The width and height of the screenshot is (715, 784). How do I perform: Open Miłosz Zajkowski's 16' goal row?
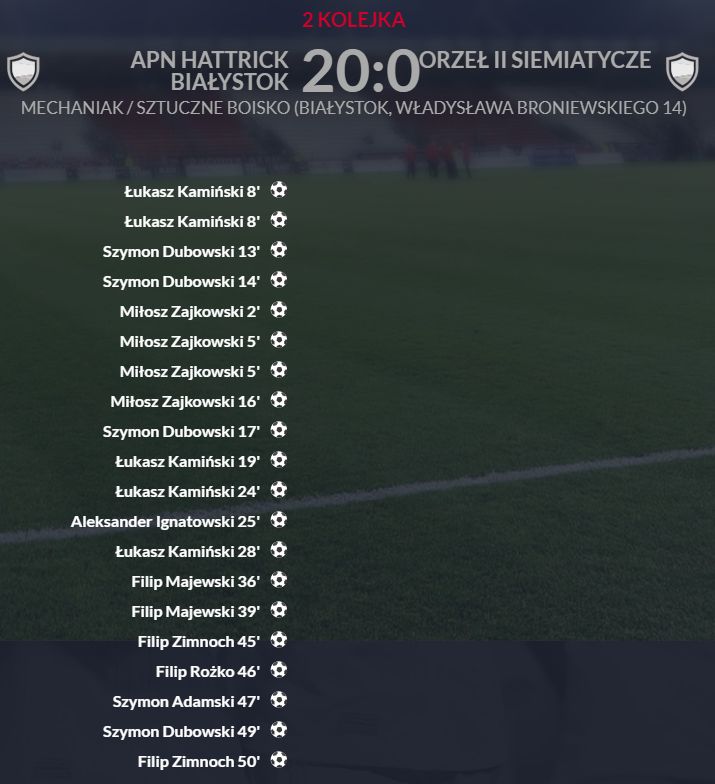[x=185, y=401]
